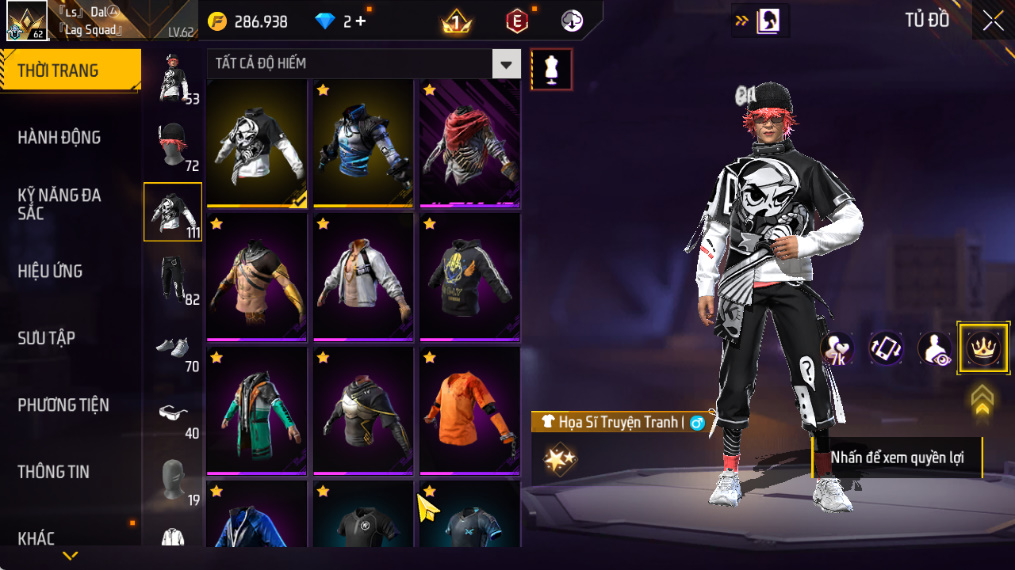Click the mannequin preview button
Image resolution: width=1015 pixels, height=570 pixels.
(551, 69)
